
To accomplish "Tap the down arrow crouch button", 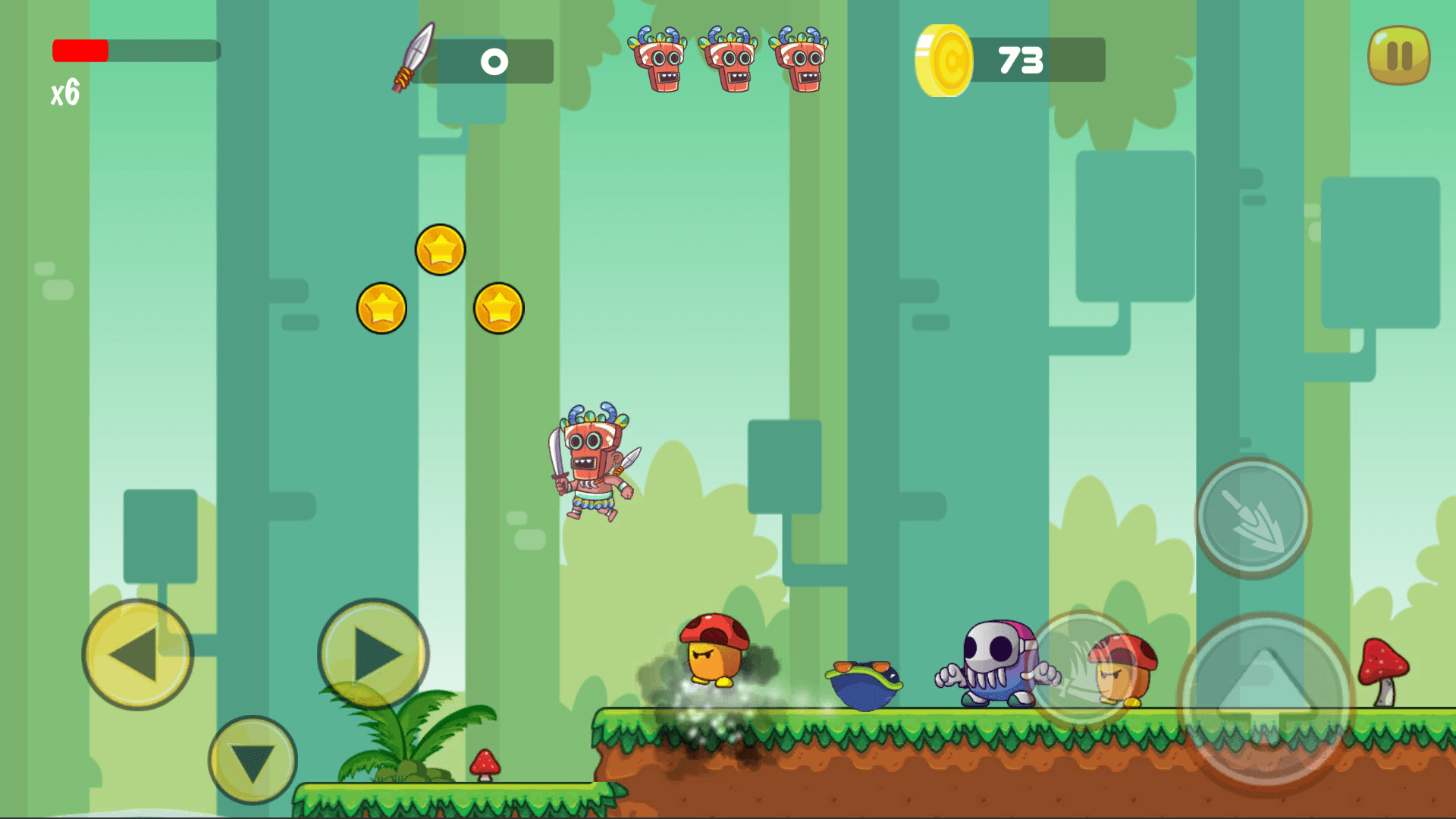I will click(253, 759).
